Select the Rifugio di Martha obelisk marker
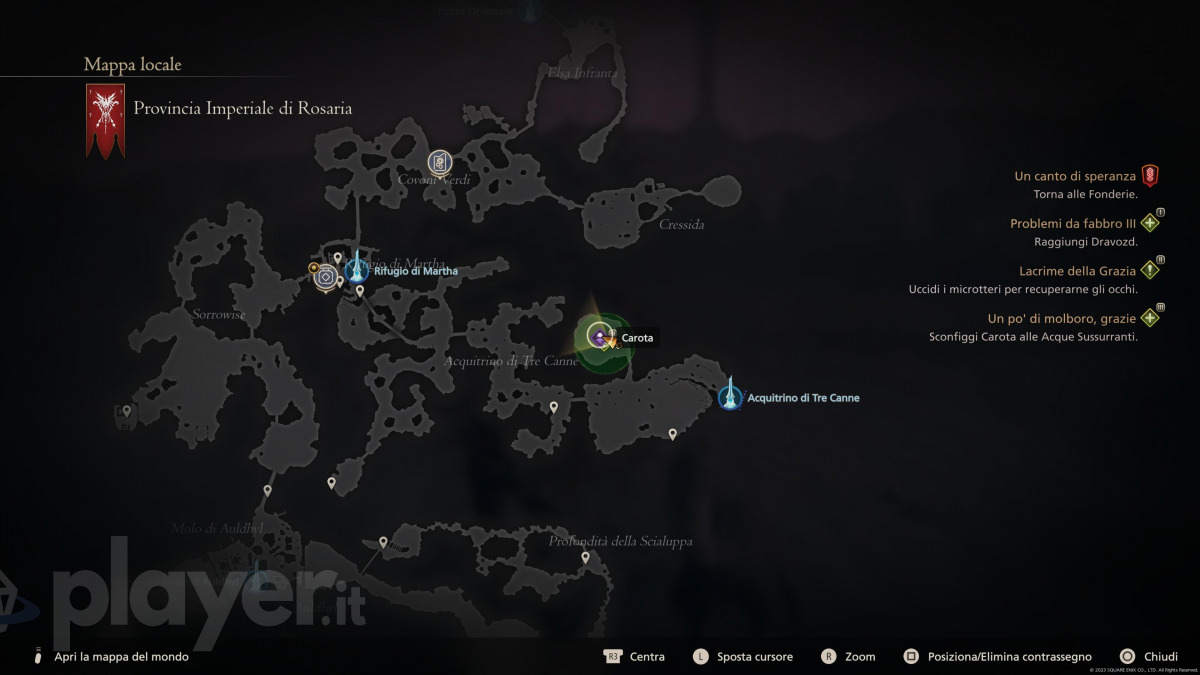 [x=356, y=268]
